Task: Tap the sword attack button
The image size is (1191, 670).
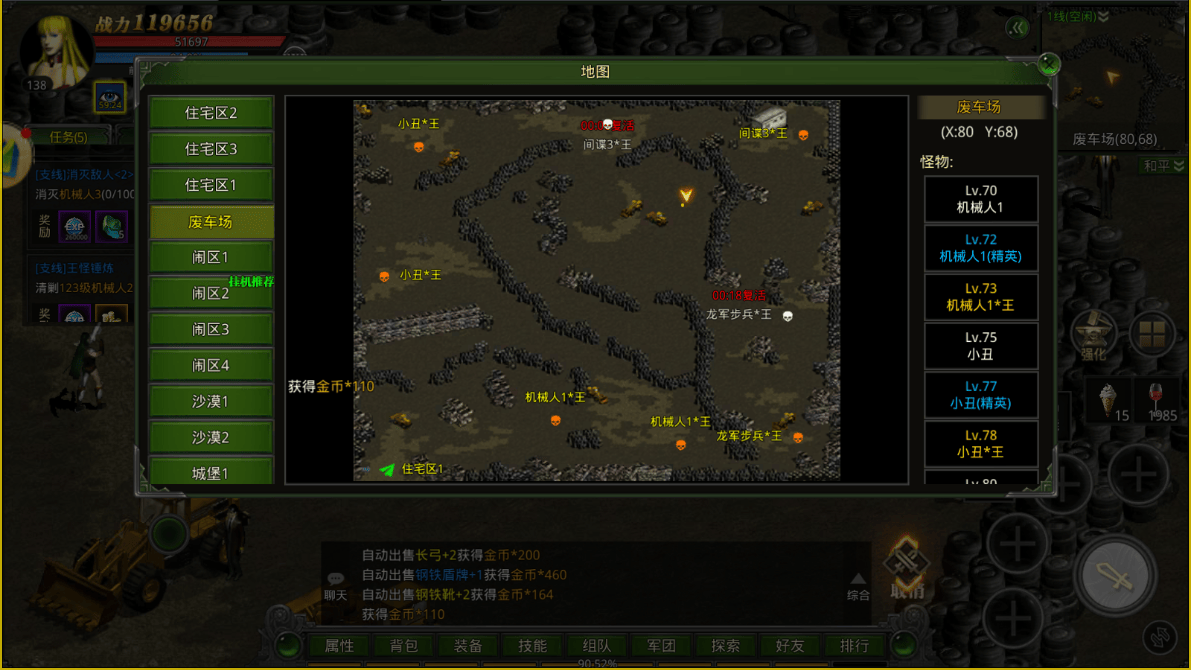Action: [1114, 577]
